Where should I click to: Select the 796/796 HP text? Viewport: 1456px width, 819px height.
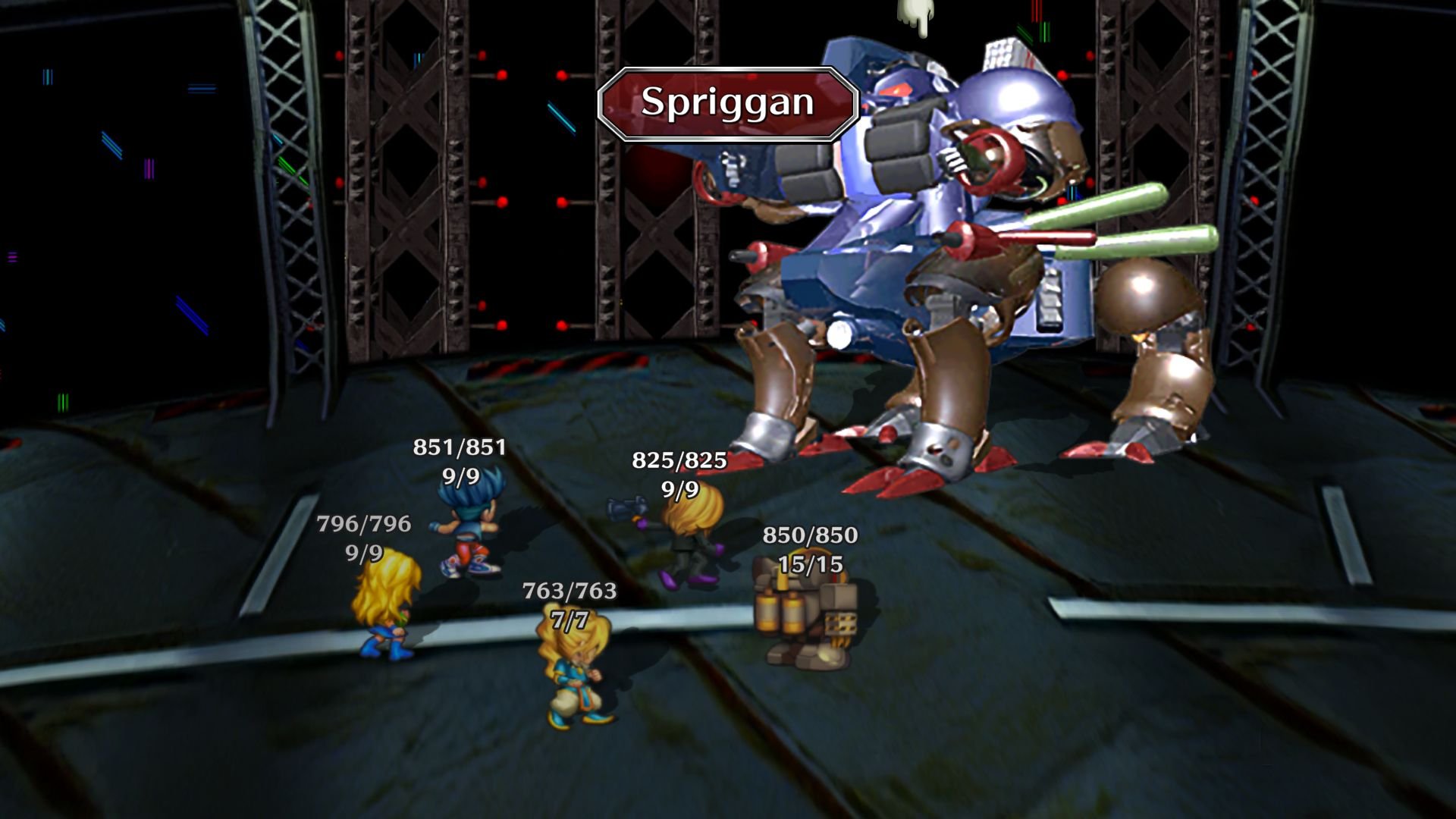pyautogui.click(x=362, y=522)
